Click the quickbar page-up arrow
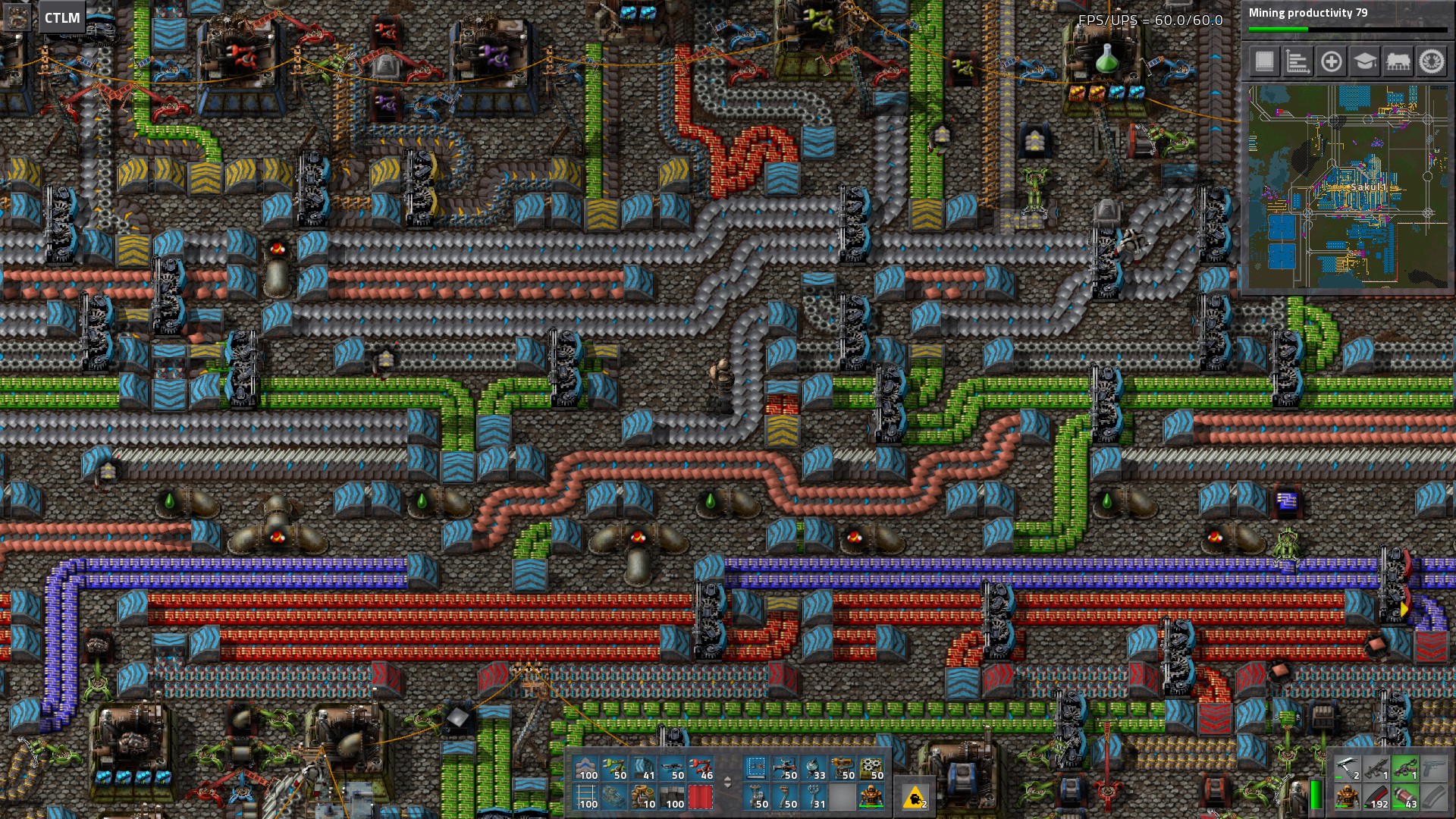The width and height of the screenshot is (1456, 819). 727,779
